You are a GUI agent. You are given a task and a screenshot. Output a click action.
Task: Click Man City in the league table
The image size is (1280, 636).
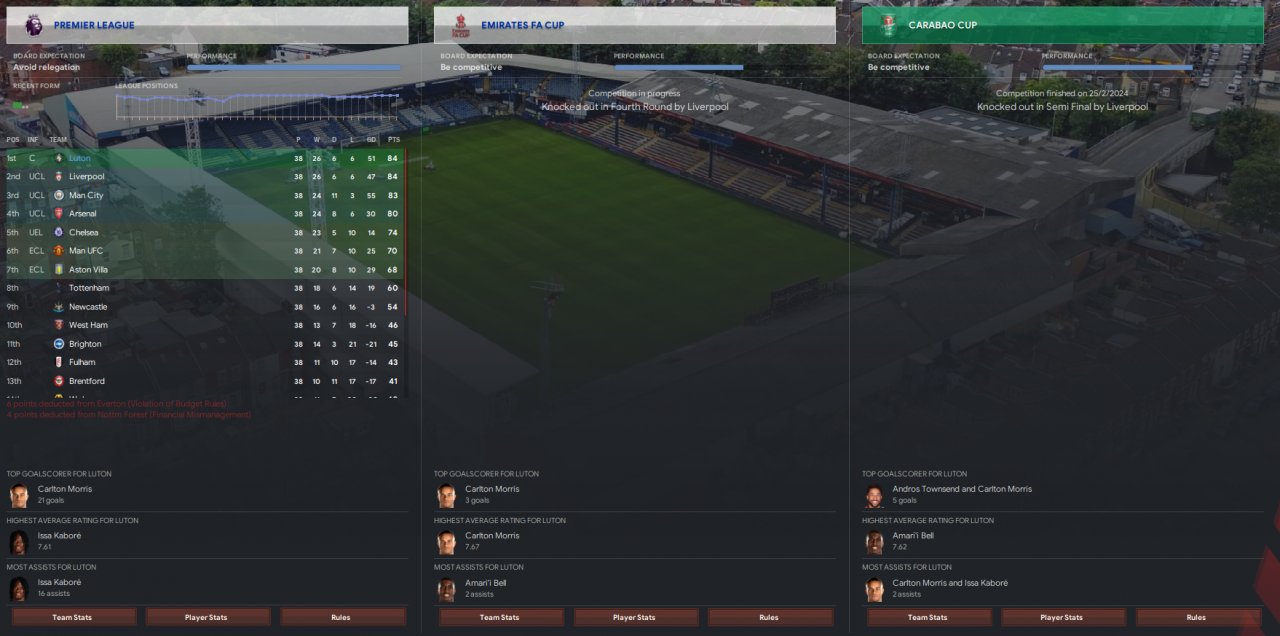pyautogui.click(x=86, y=195)
